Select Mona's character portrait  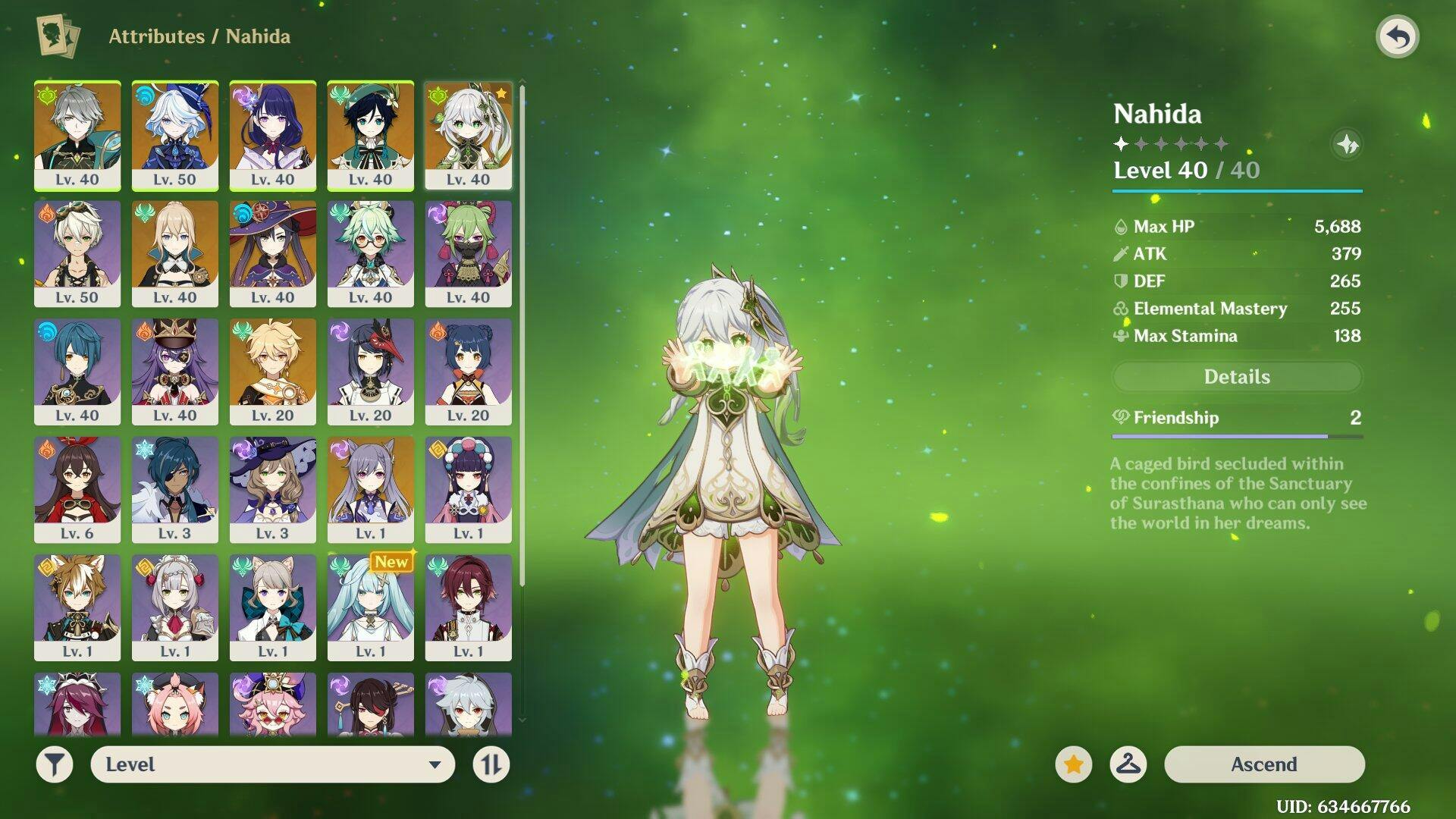pos(273,253)
